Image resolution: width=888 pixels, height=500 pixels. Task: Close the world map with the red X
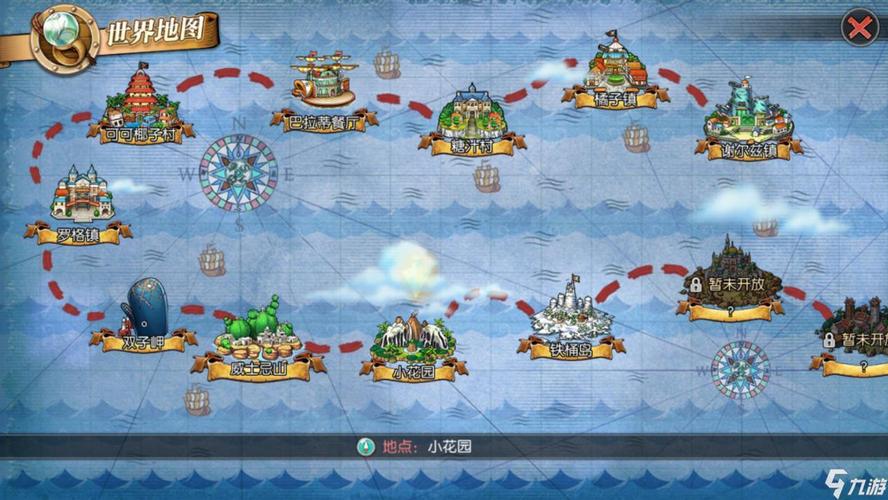coord(858,28)
